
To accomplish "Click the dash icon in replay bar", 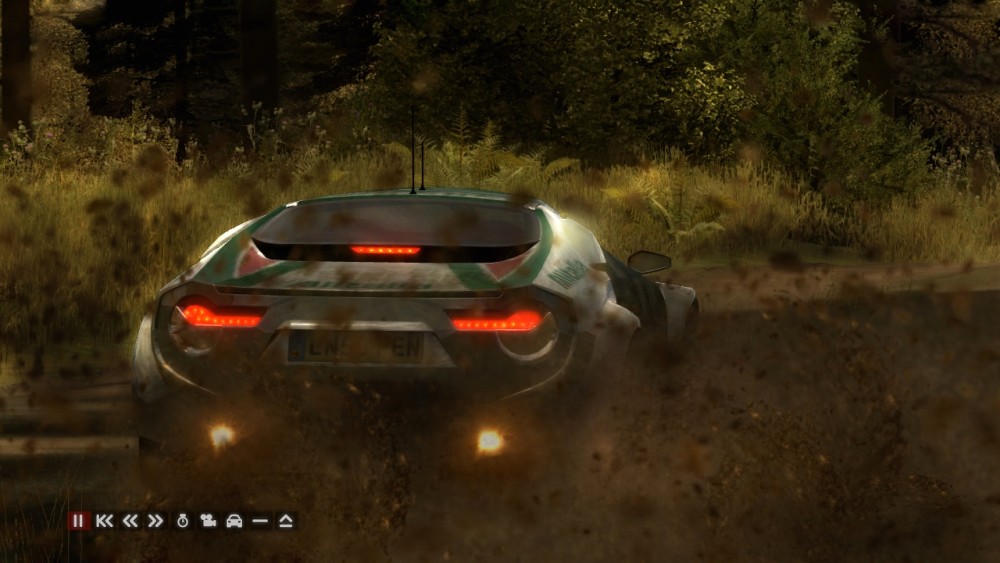I will tap(260, 521).
